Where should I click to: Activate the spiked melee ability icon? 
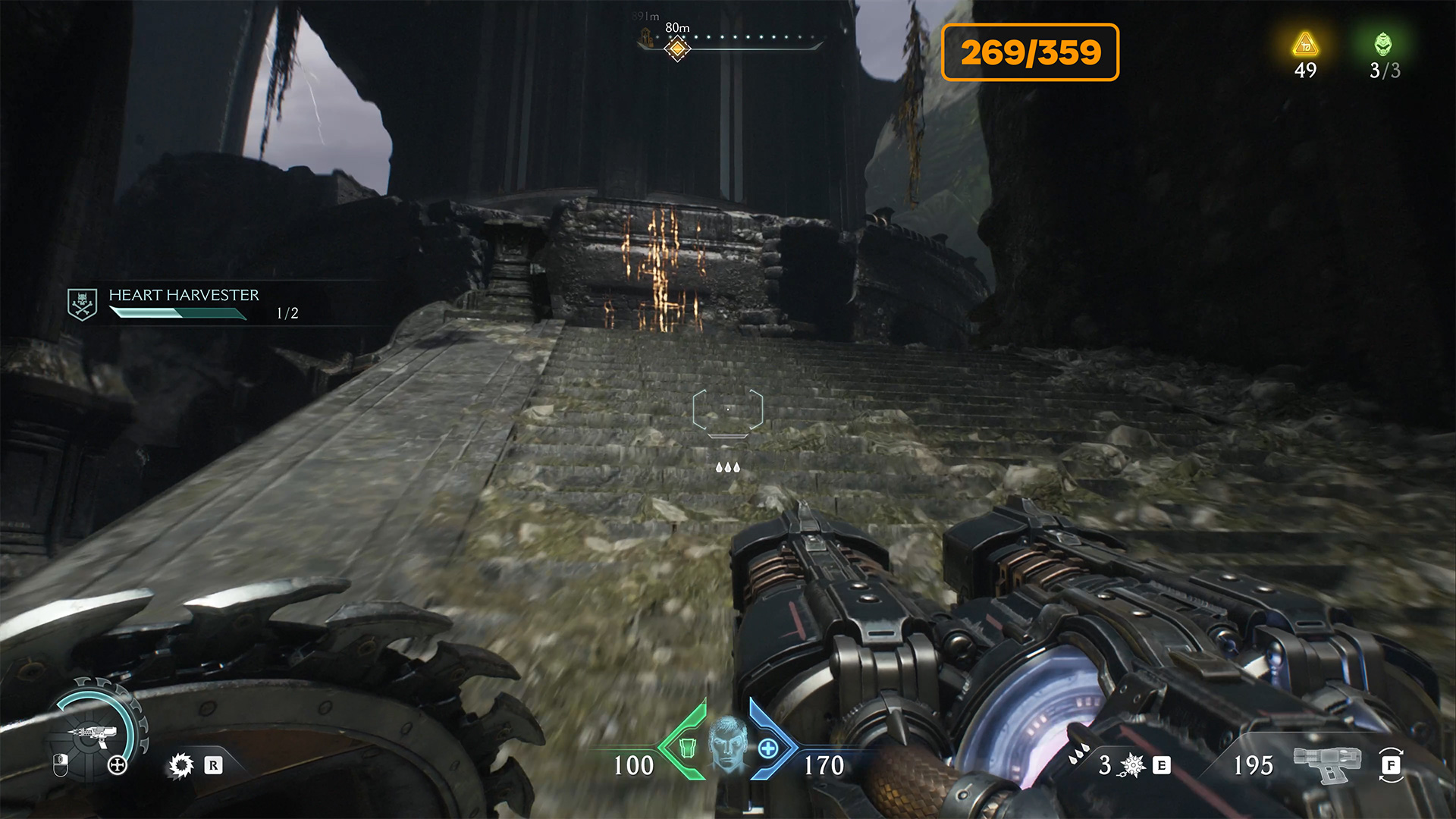pos(1132,765)
